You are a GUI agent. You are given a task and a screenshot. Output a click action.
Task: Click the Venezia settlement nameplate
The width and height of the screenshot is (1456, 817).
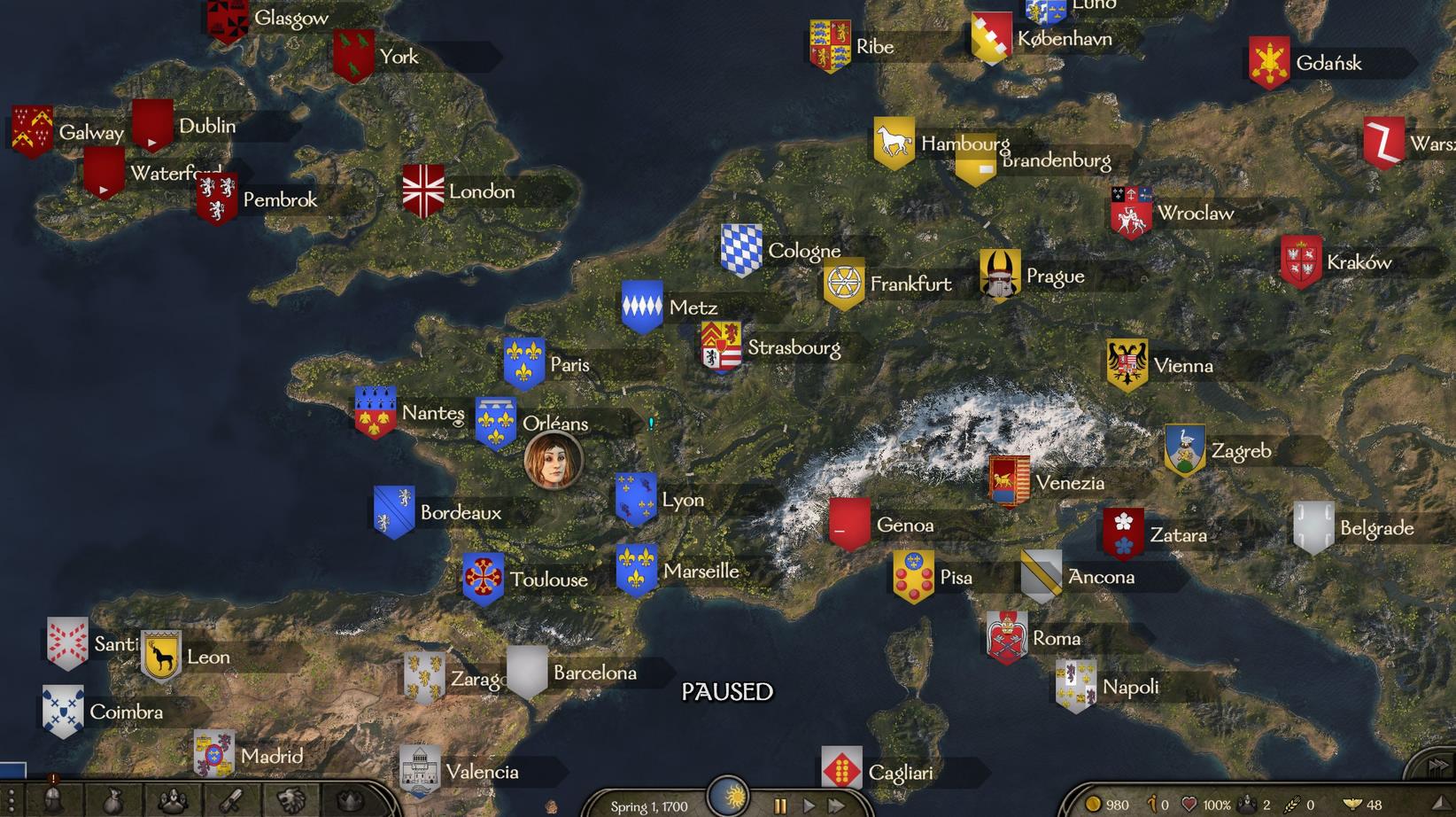pyautogui.click(x=1069, y=483)
